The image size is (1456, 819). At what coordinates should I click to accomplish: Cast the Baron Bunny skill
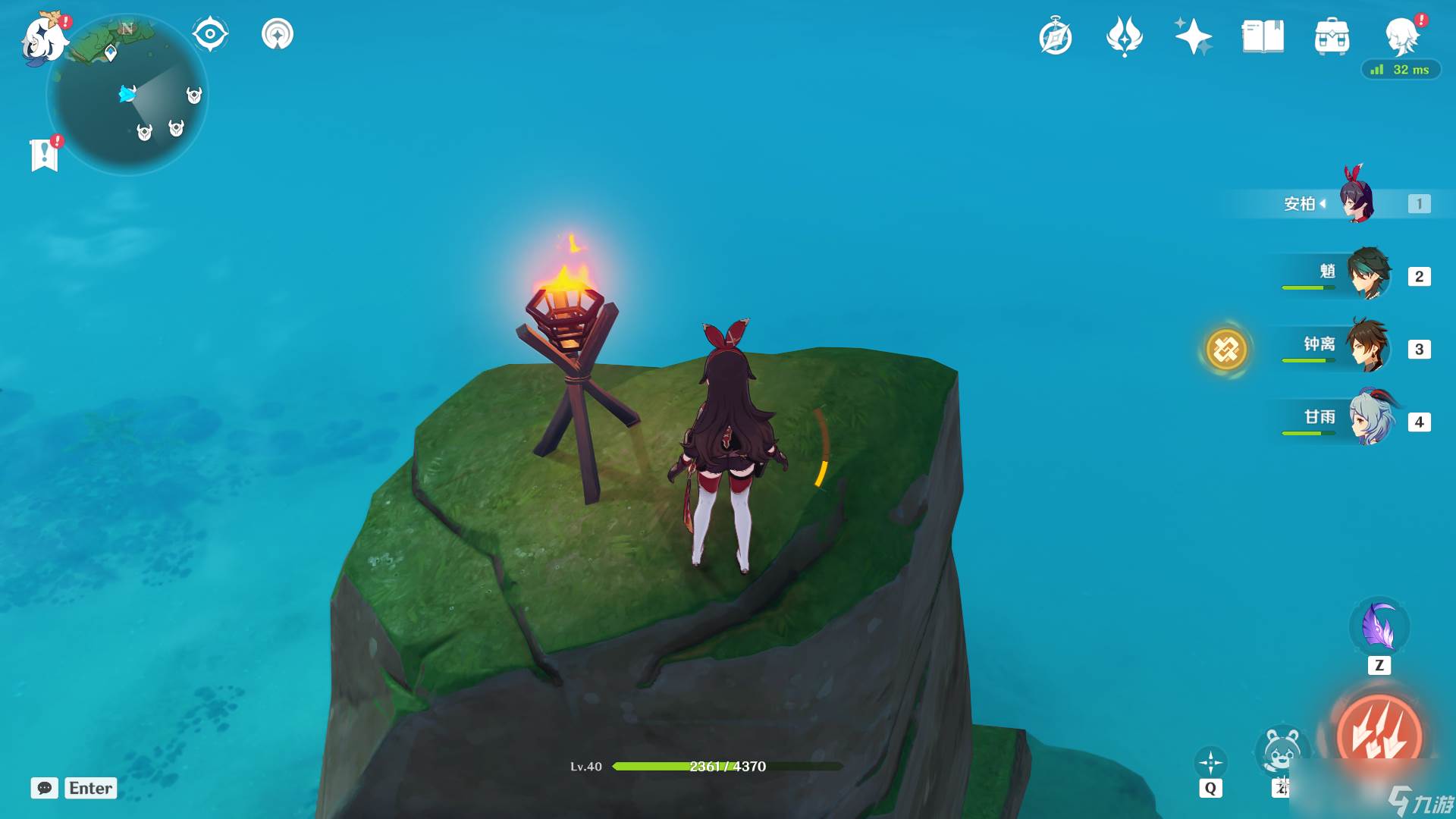tap(1282, 751)
